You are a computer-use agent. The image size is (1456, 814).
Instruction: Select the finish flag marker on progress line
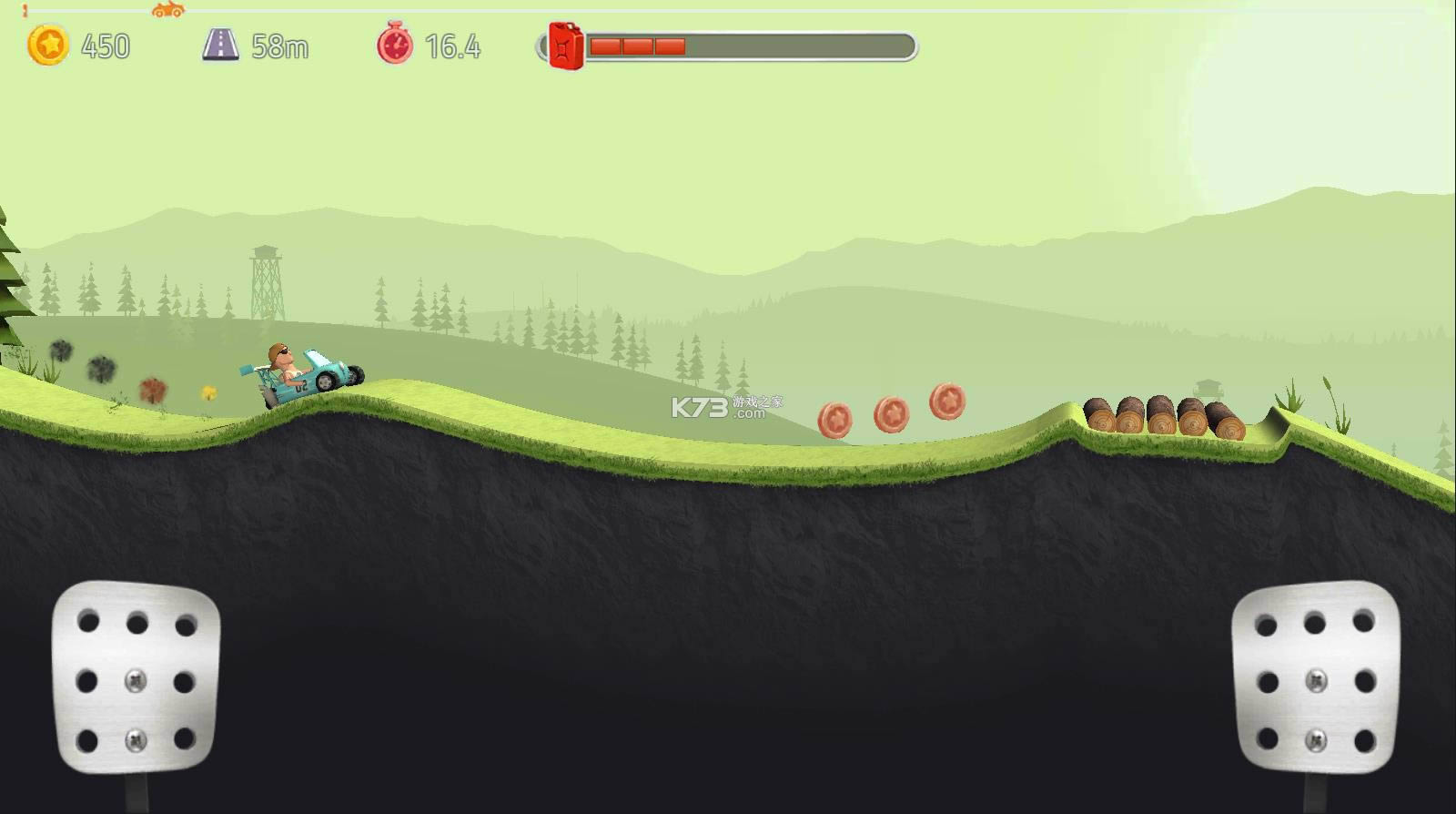coord(25,11)
